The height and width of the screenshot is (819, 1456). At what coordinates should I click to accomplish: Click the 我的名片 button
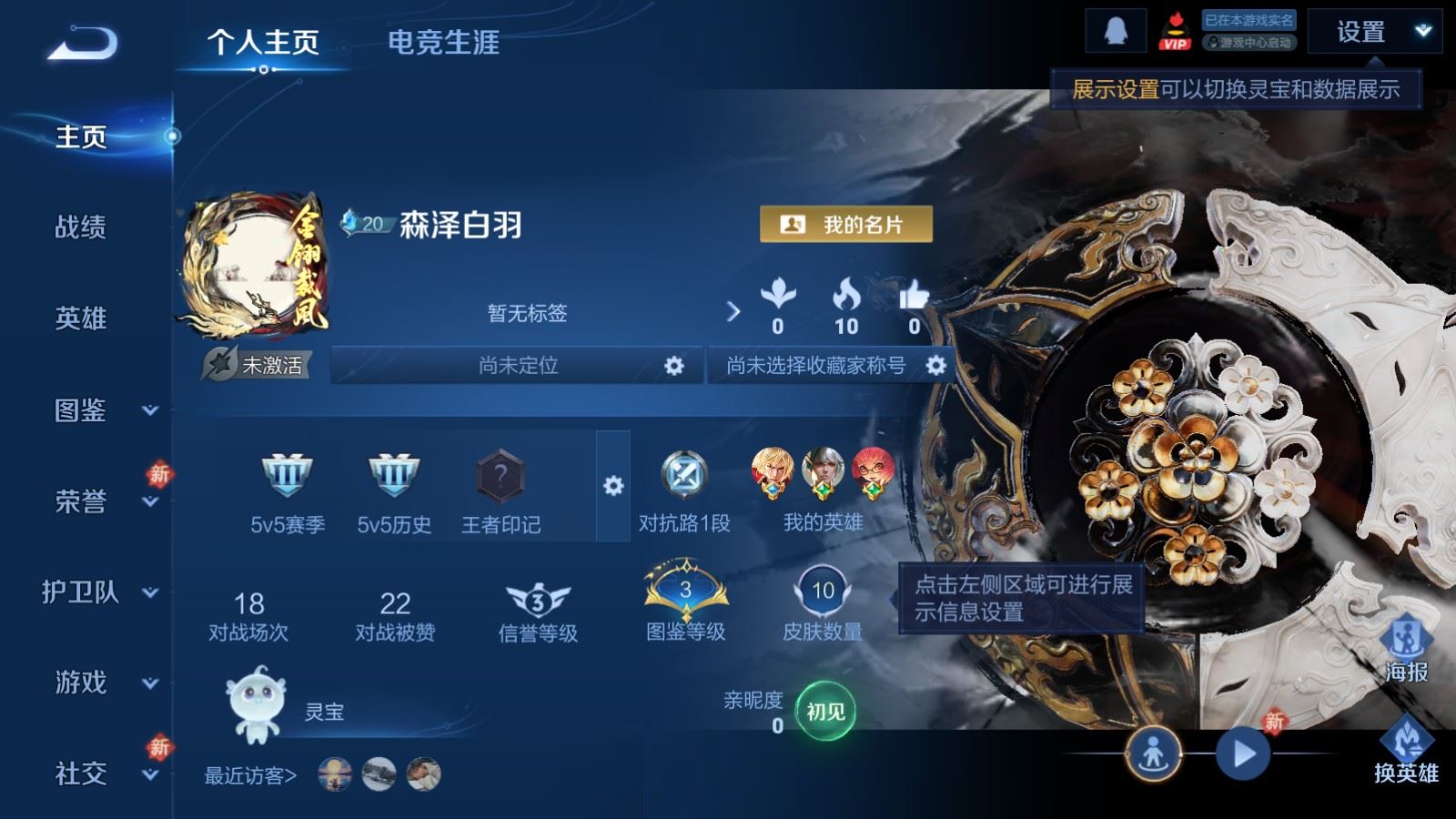[845, 224]
